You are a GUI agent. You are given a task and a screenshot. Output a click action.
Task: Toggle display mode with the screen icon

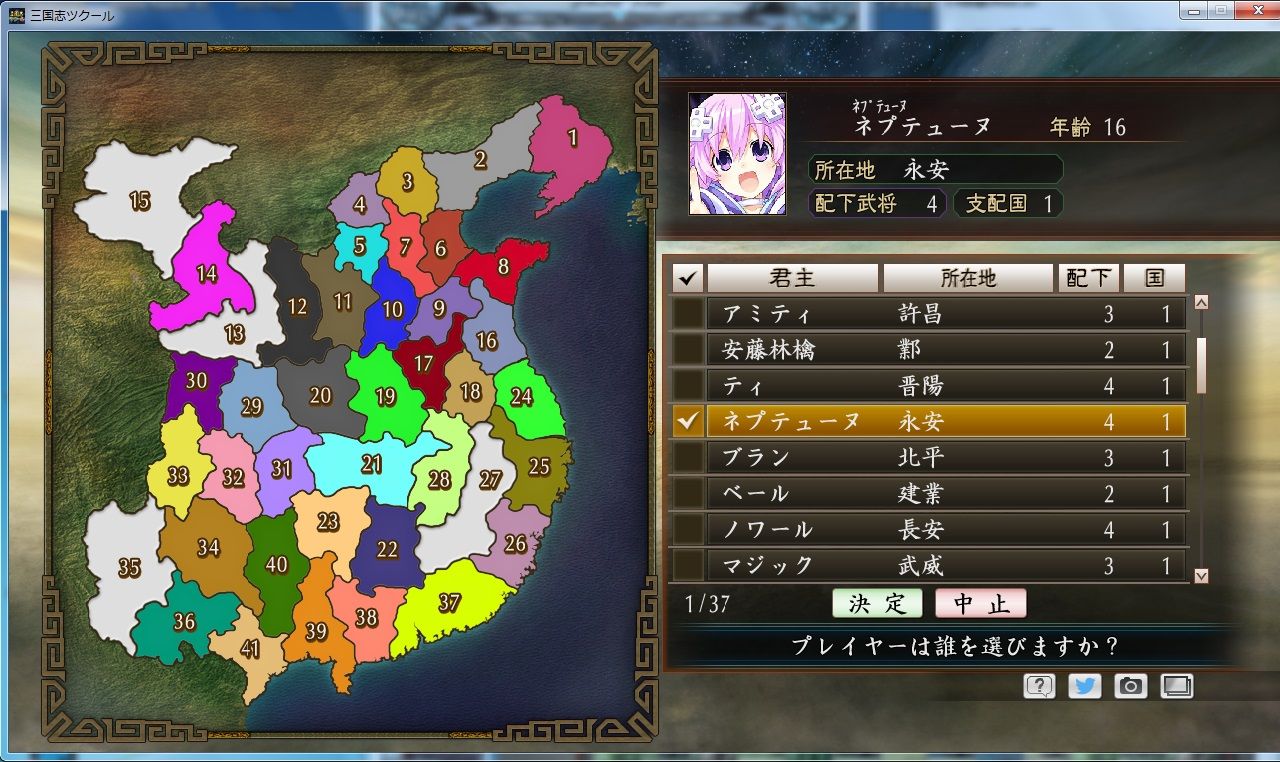pos(1178,686)
